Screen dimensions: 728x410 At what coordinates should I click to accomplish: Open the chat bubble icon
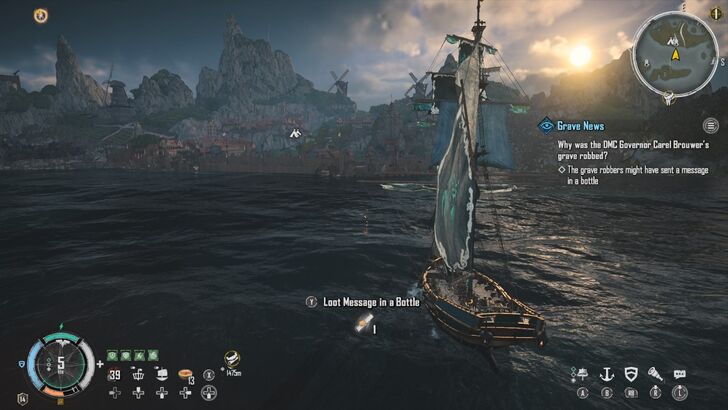pos(680,374)
